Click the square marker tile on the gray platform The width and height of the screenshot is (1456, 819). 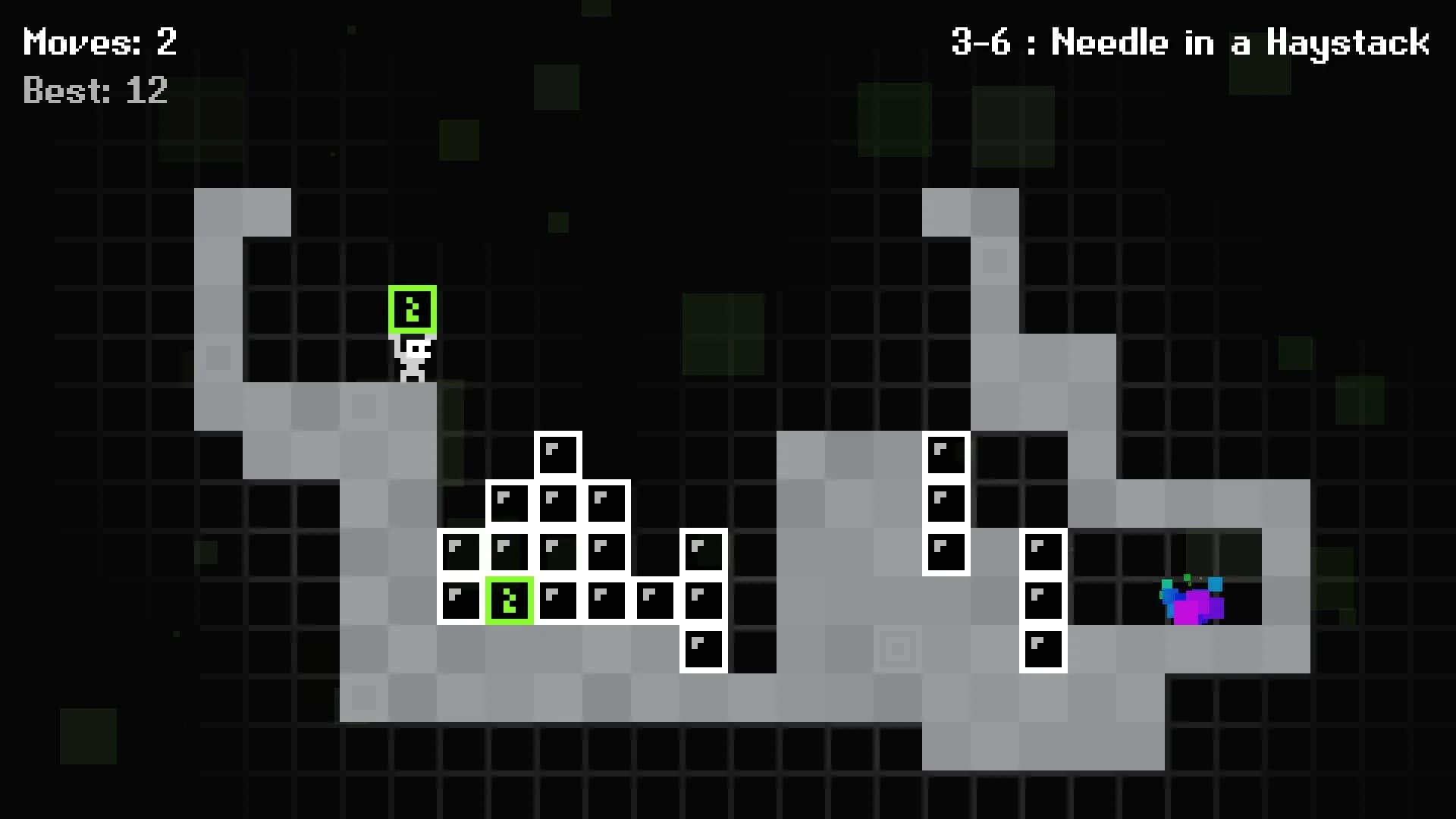click(897, 649)
